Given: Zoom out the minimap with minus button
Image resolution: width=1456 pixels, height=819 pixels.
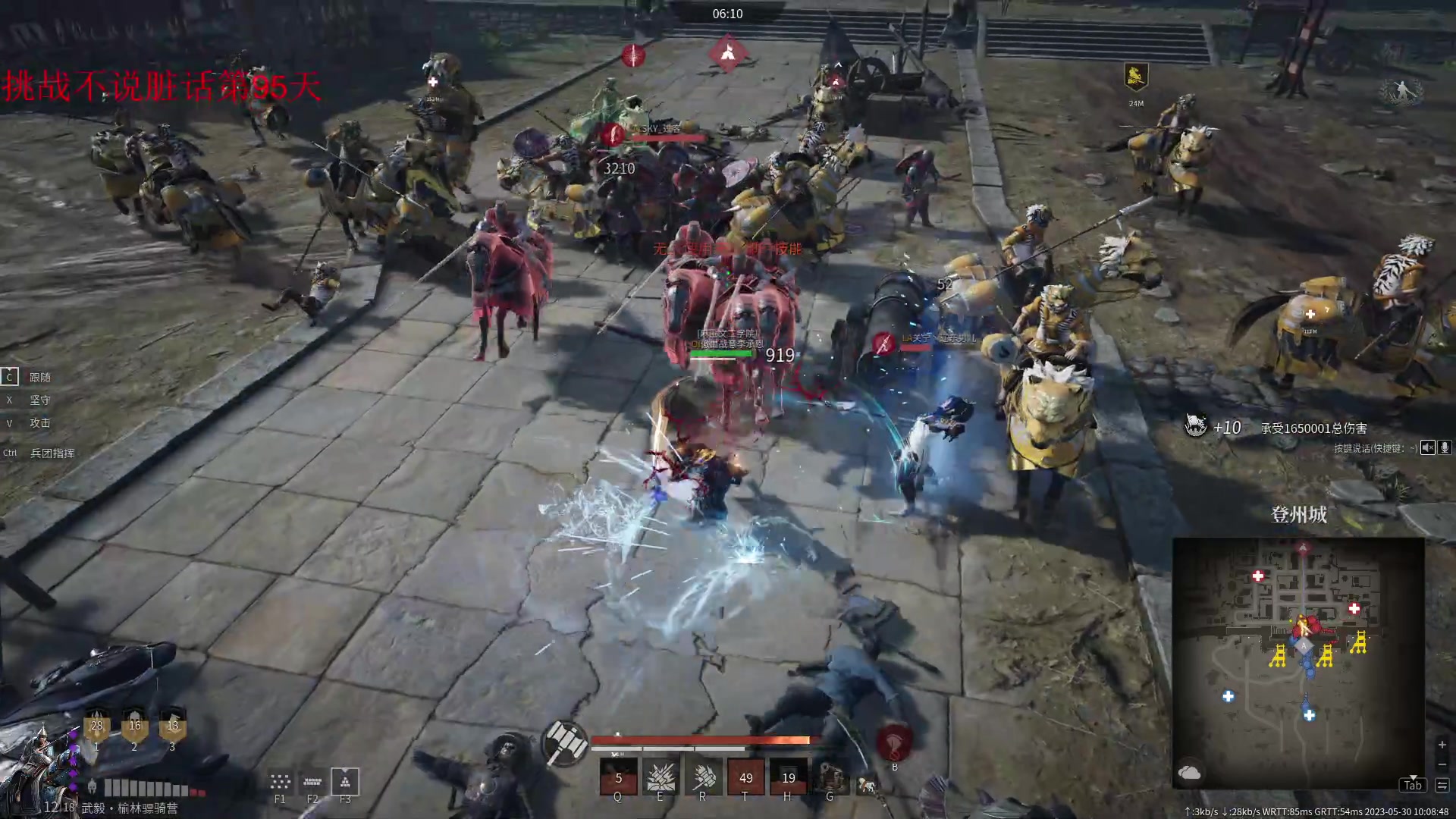Looking at the screenshot, I should (x=1442, y=764).
